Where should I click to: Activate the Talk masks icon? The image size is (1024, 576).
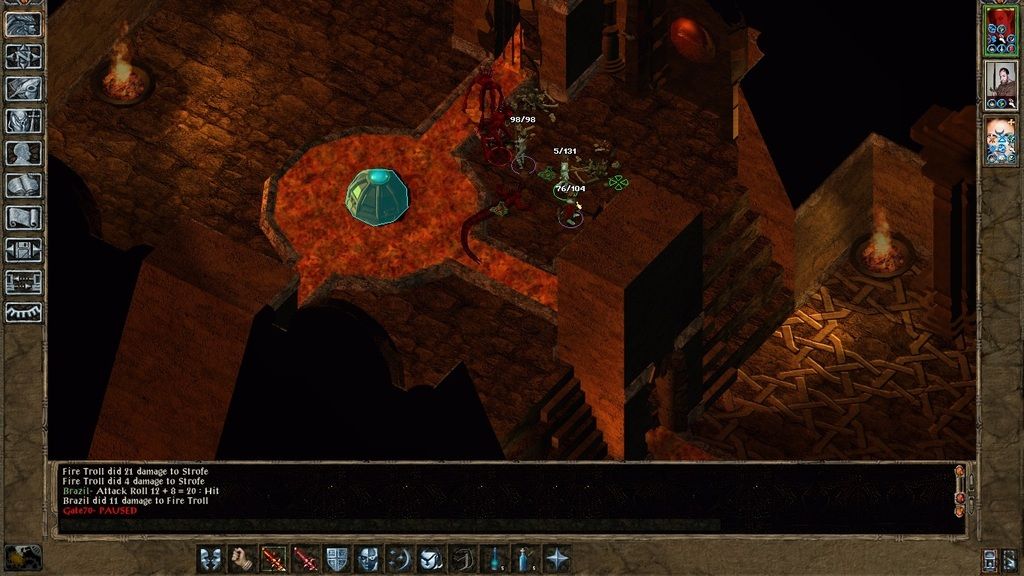[210, 558]
